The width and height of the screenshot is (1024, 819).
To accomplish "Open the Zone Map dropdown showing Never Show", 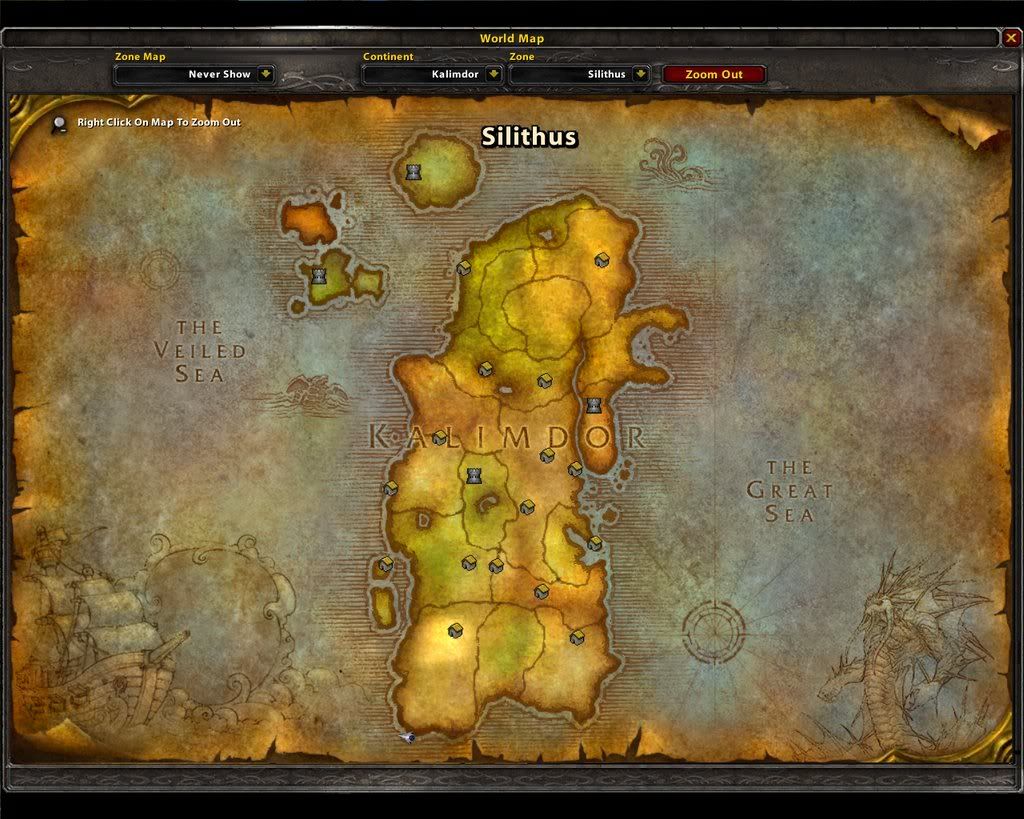I will pos(265,74).
